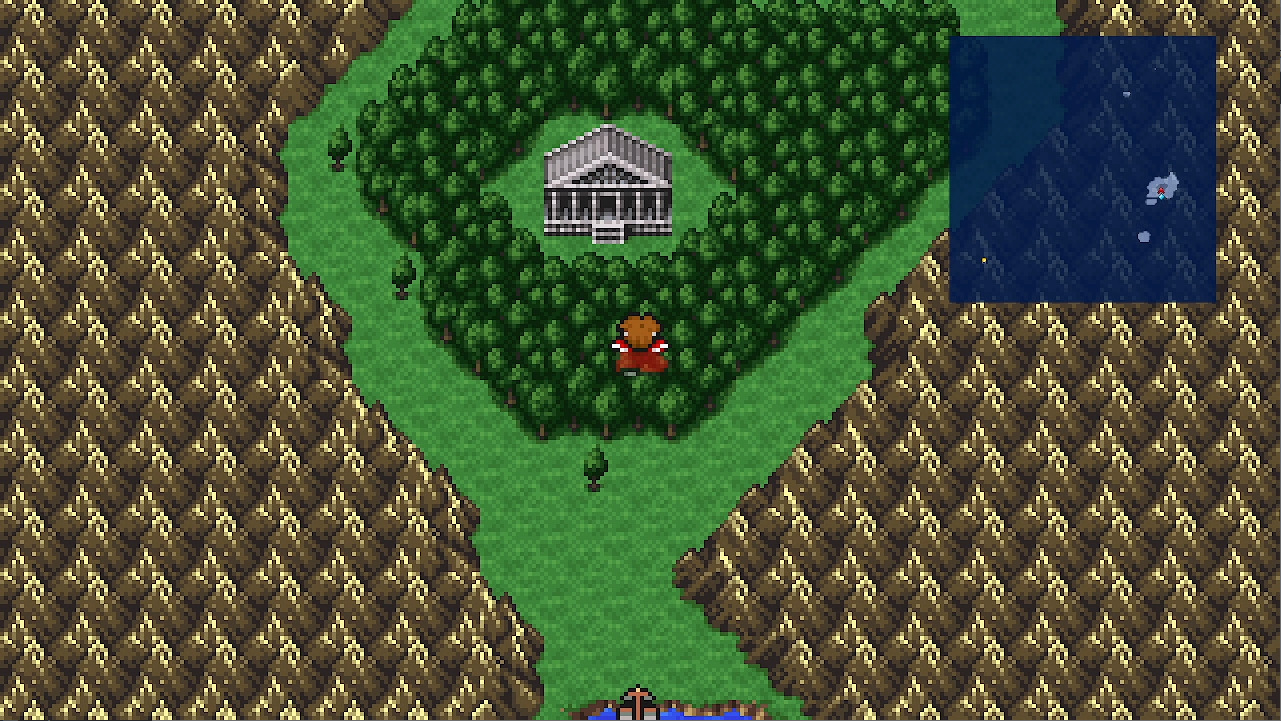Image resolution: width=1281 pixels, height=721 pixels.
Task: Click the small cloud near the minimap center
Action: (1126, 94)
